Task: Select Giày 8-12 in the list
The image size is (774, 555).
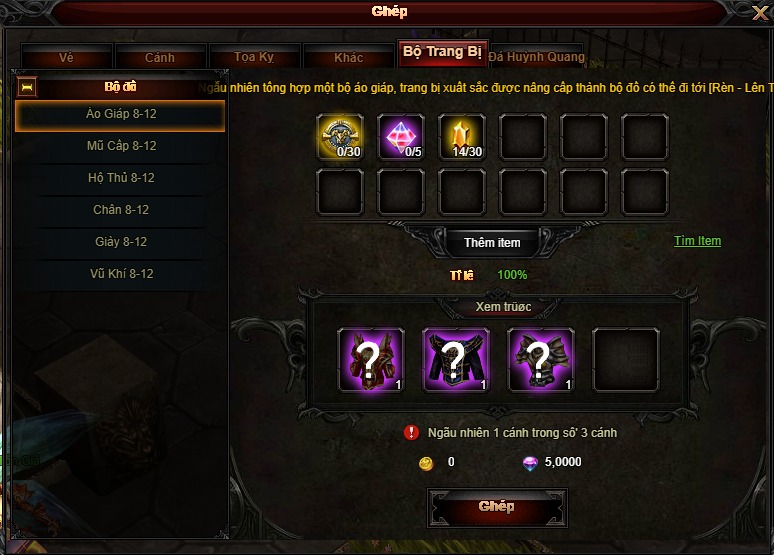Action: click(121, 242)
